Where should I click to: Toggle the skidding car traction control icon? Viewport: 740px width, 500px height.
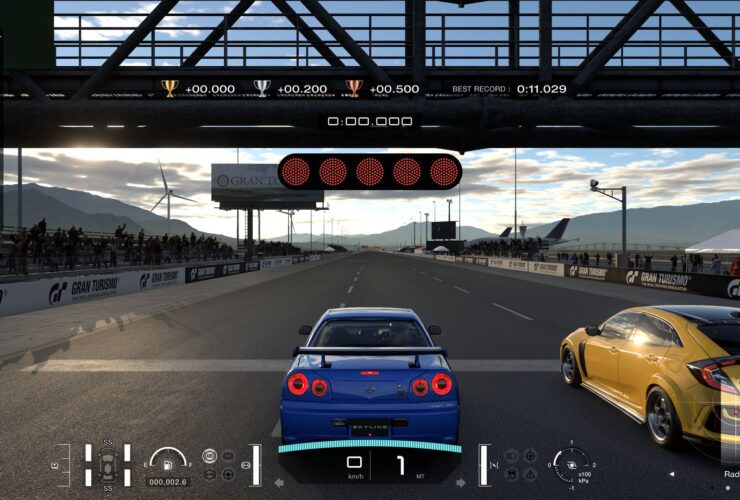click(510, 474)
